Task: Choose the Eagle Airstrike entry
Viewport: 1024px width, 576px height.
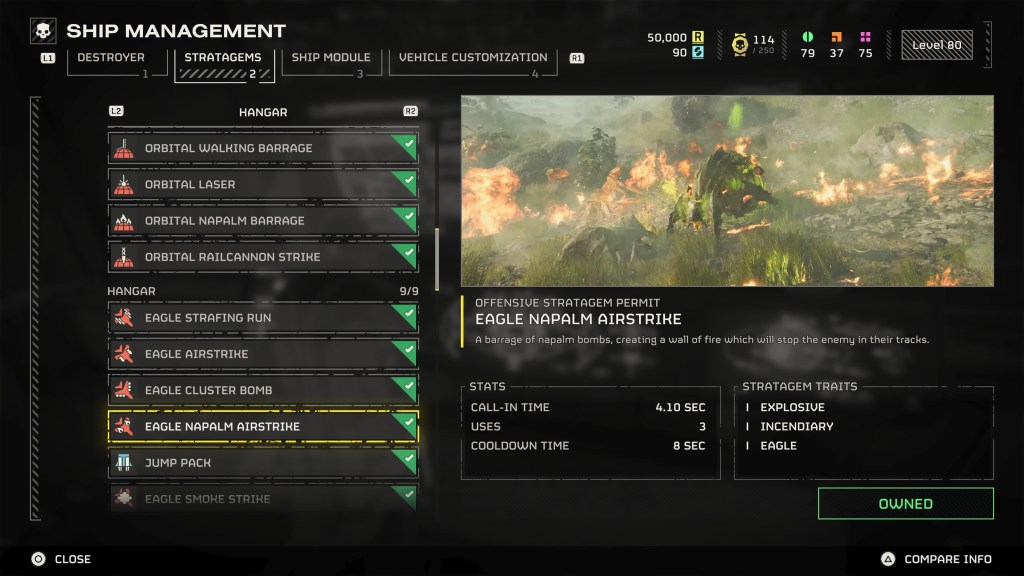Action: (263, 354)
